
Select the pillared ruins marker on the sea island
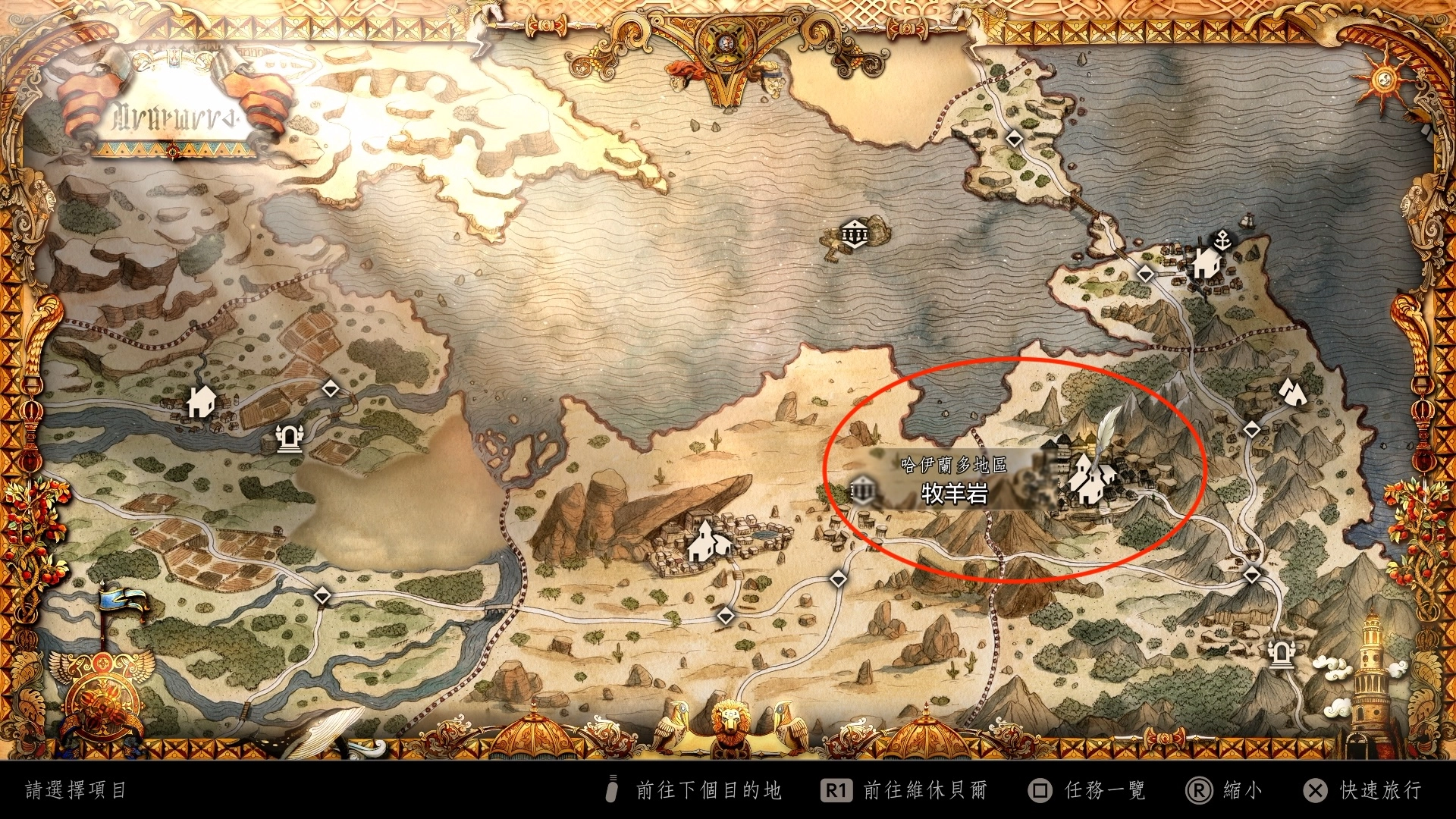tap(855, 234)
